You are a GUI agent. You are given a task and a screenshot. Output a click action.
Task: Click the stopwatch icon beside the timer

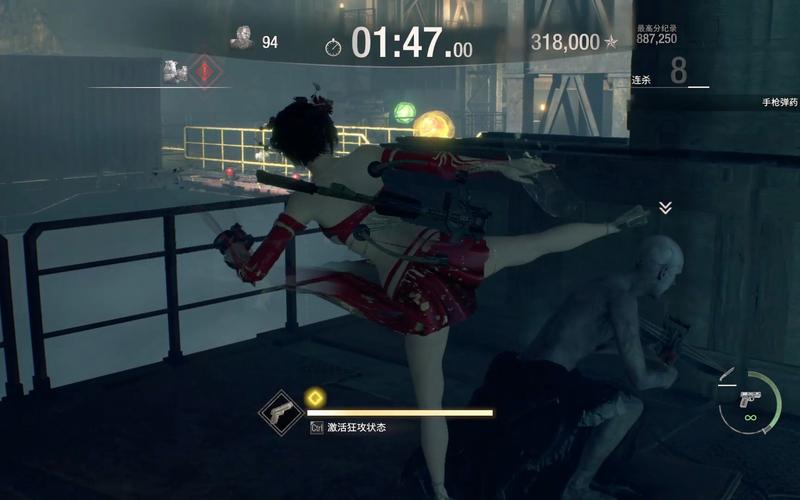(333, 46)
